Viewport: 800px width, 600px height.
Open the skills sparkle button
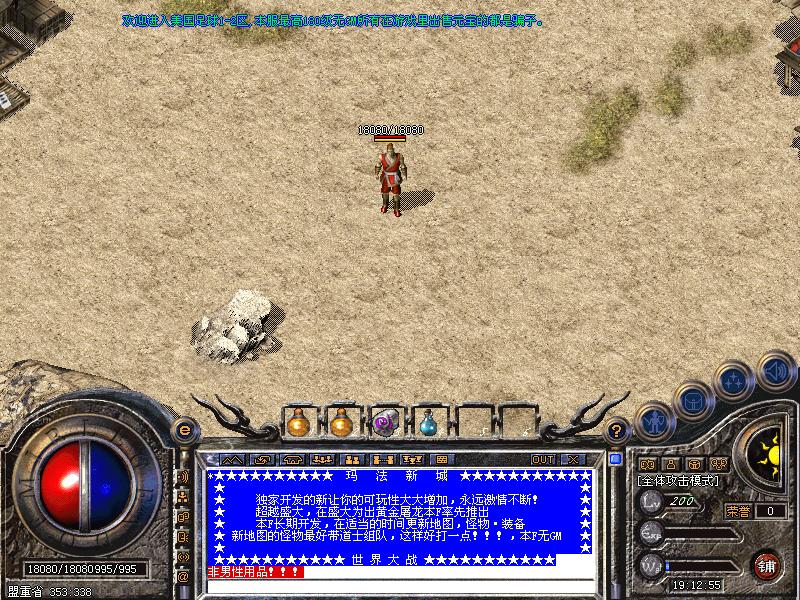pos(735,381)
